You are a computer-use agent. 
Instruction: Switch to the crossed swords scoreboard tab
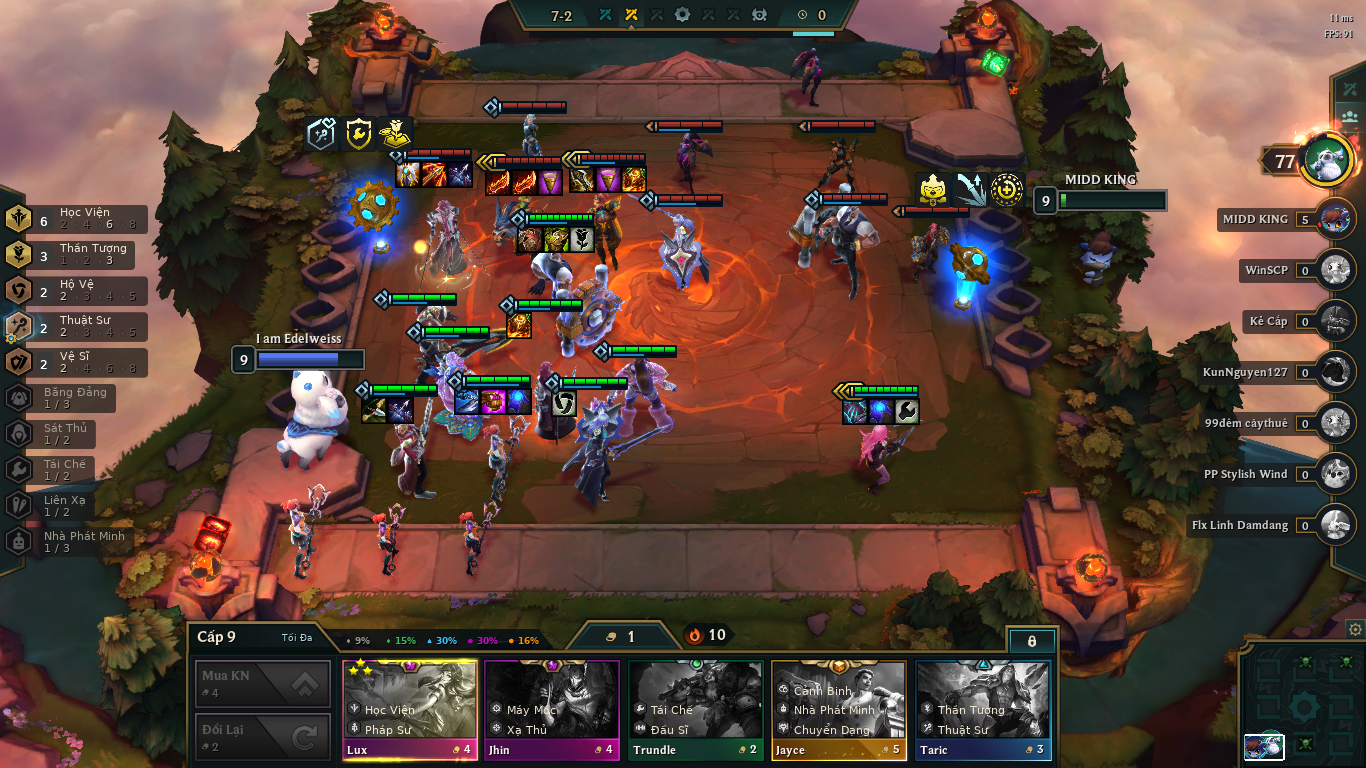pyautogui.click(x=1350, y=88)
